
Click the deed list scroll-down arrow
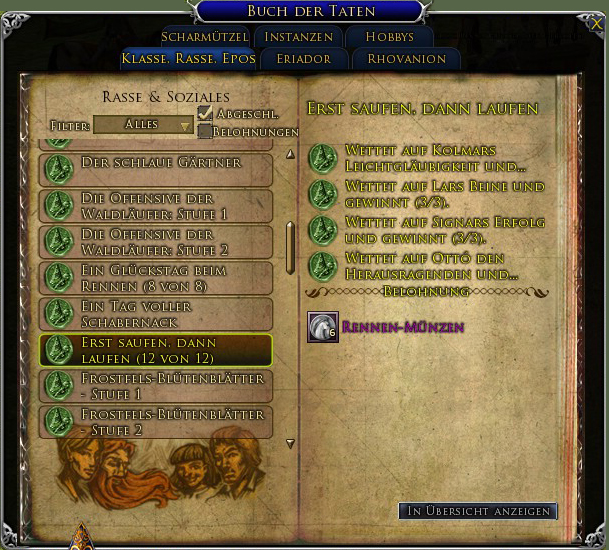click(x=291, y=443)
